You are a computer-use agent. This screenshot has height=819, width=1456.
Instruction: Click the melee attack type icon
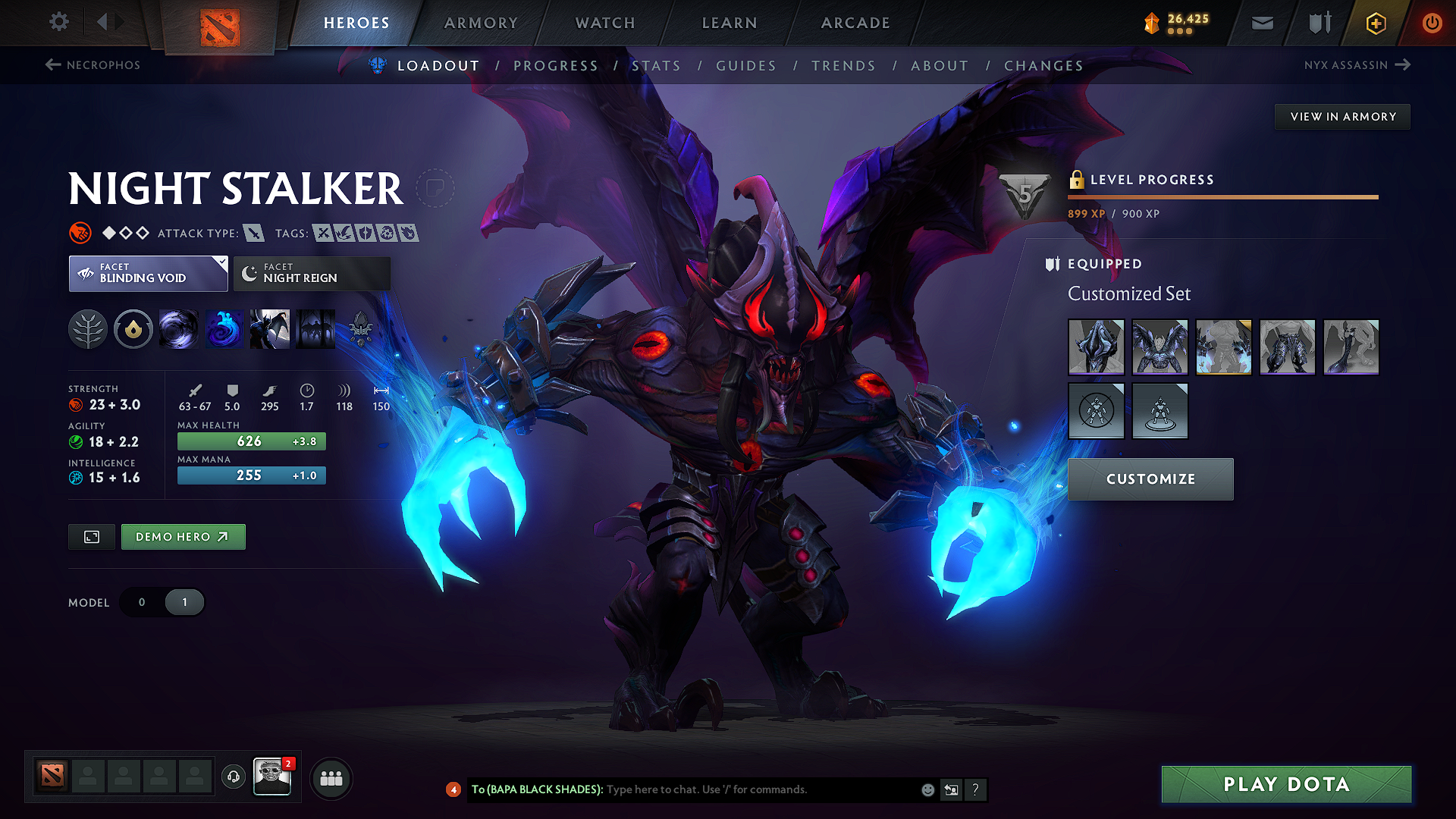coord(255,233)
